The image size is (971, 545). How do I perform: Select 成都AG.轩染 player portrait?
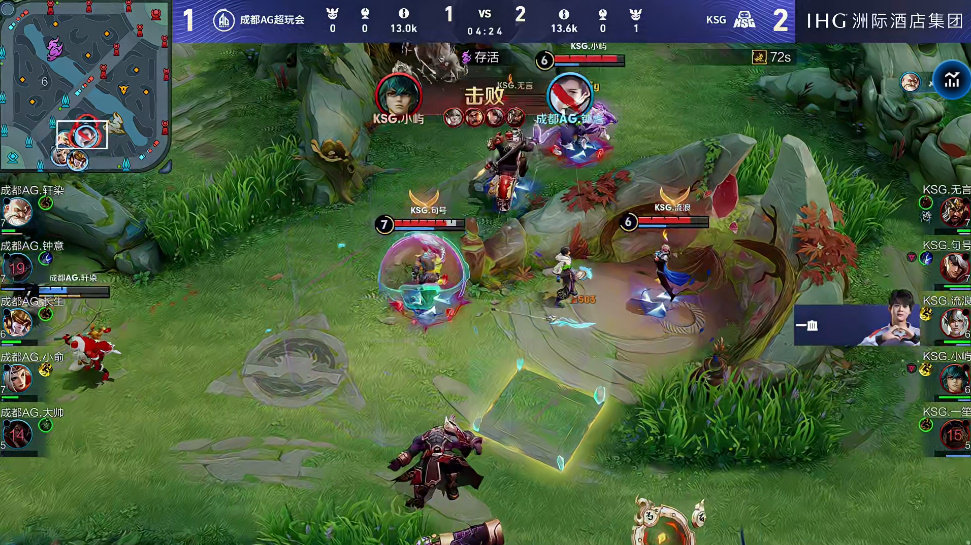pos(16,212)
